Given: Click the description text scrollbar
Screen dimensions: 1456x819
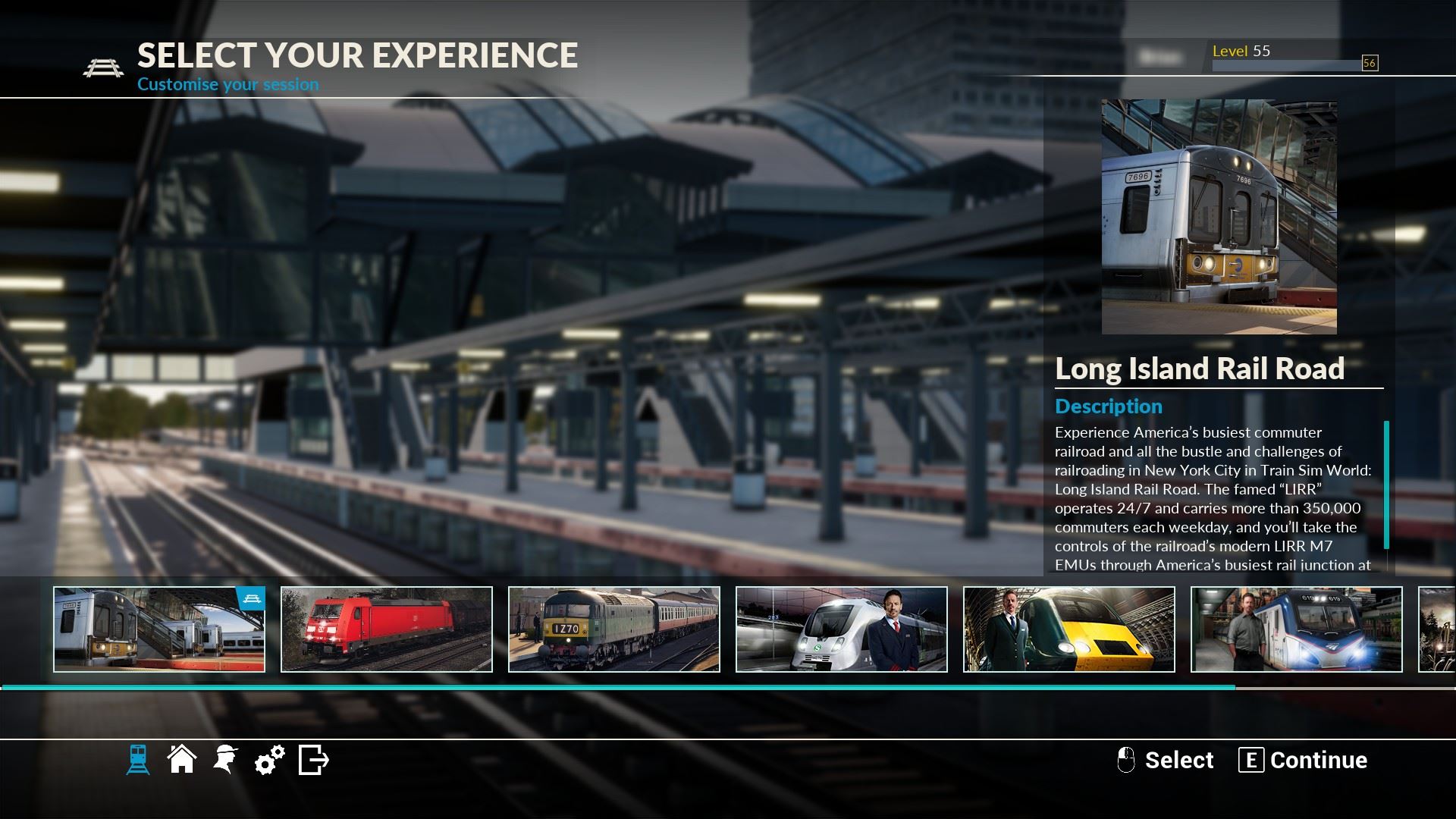Looking at the screenshot, I should pyautogui.click(x=1386, y=485).
